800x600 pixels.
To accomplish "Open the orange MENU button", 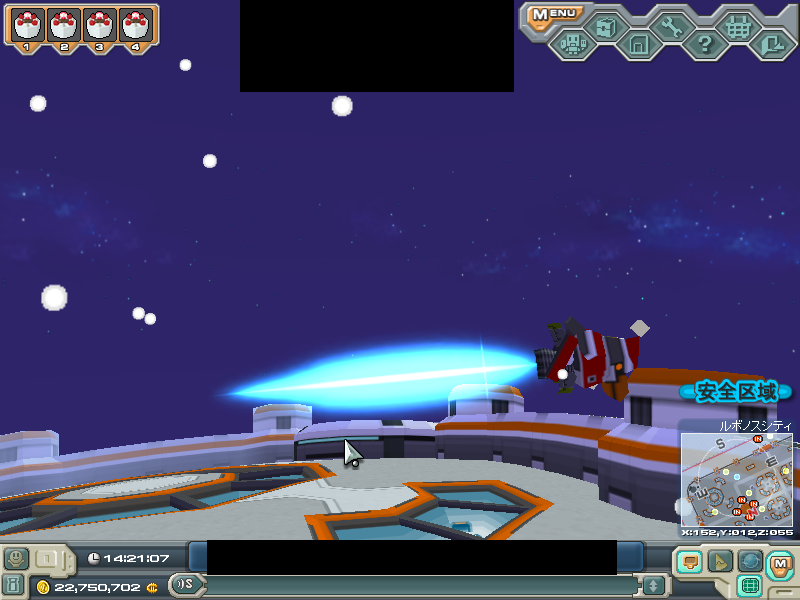I will (x=553, y=14).
